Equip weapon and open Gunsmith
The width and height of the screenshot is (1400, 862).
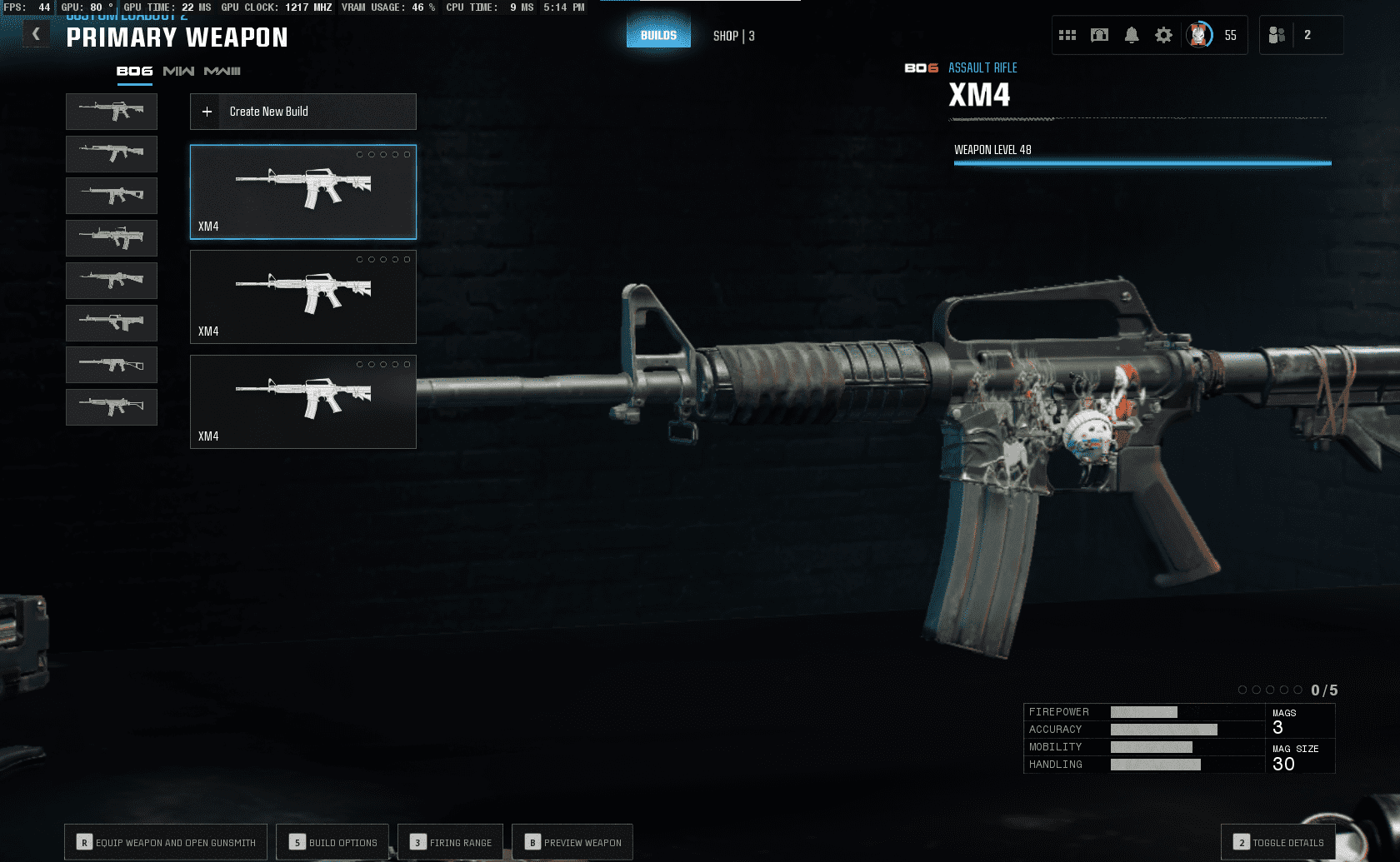point(166,842)
